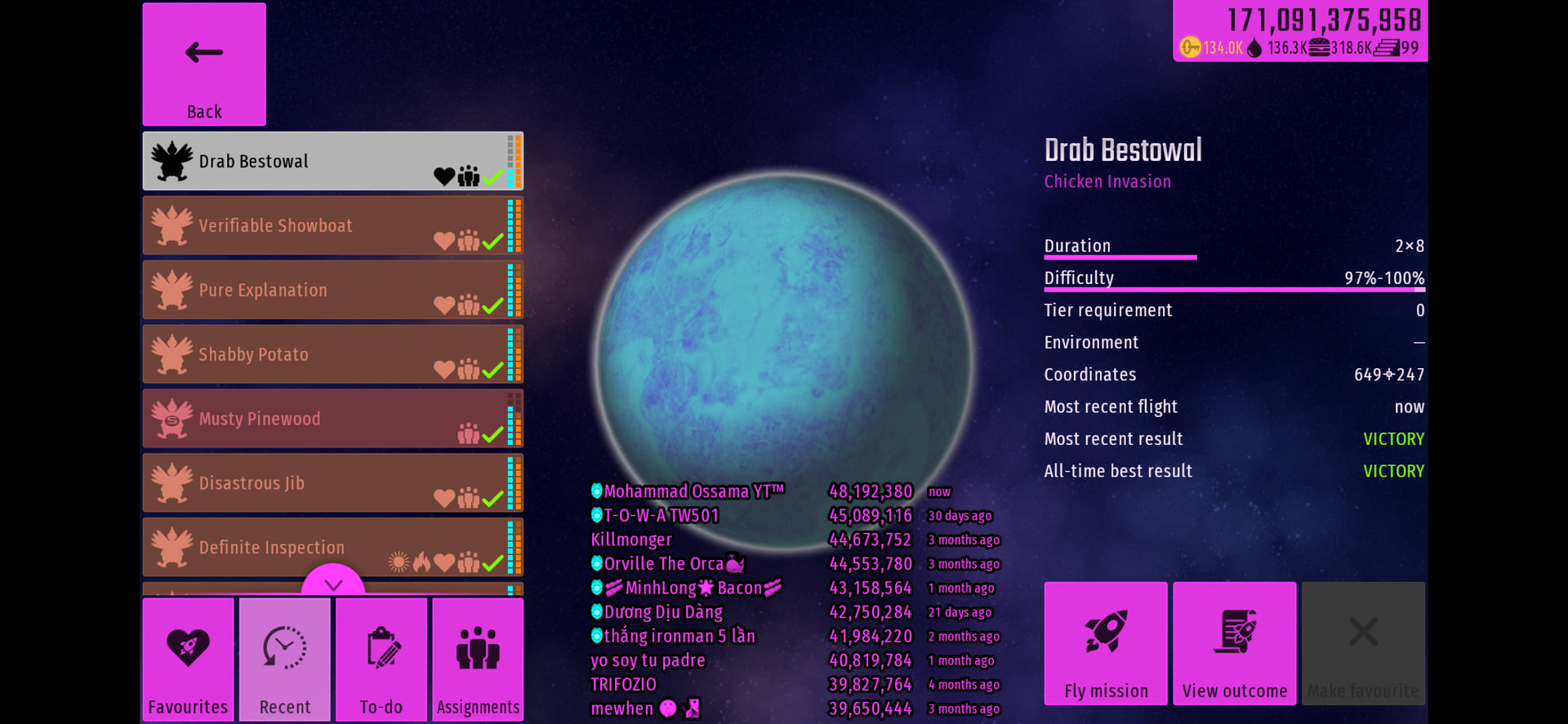Choose the Definite Inspection mission
Image resolution: width=1568 pixels, height=724 pixels.
(x=332, y=547)
